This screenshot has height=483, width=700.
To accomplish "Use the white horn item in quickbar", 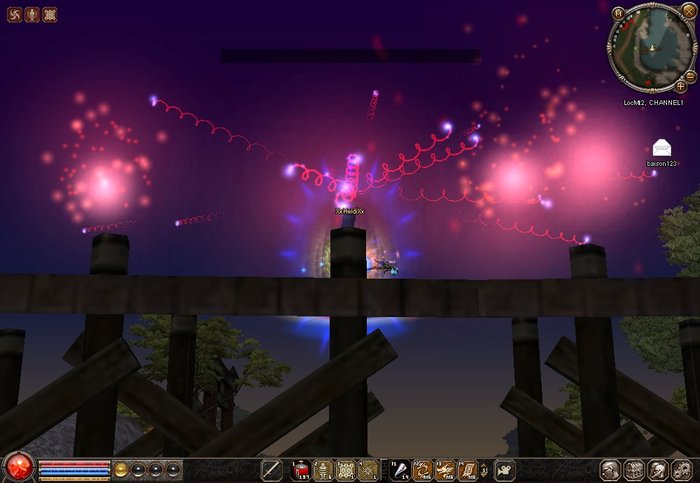I will (x=399, y=469).
